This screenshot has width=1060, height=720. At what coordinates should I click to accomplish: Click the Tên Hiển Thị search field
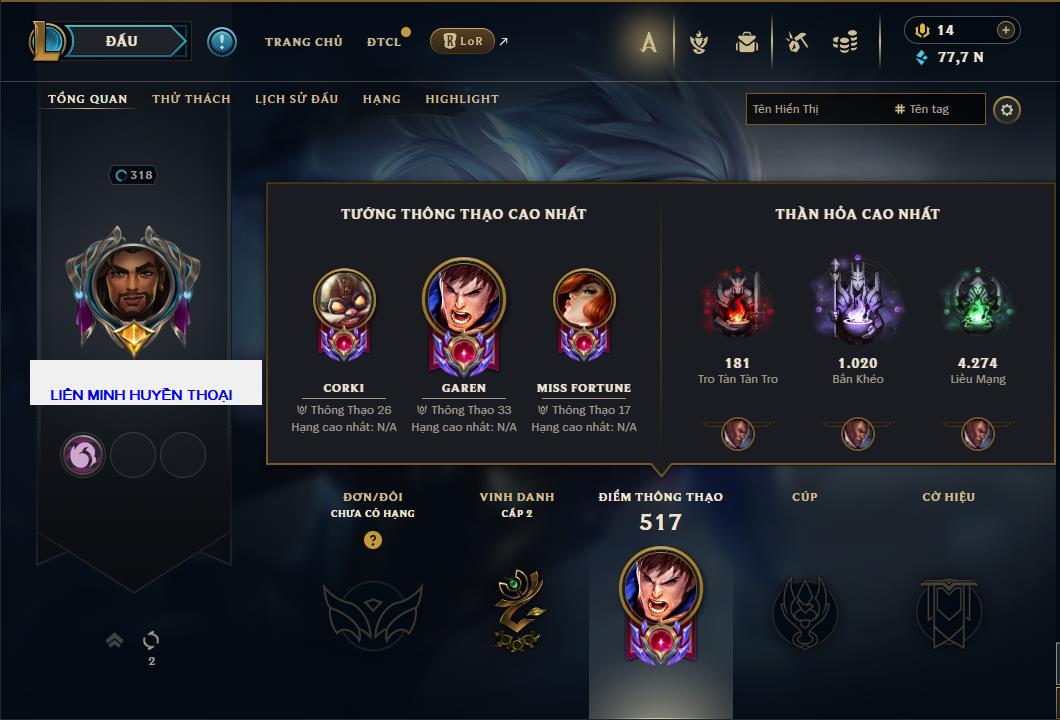point(815,109)
